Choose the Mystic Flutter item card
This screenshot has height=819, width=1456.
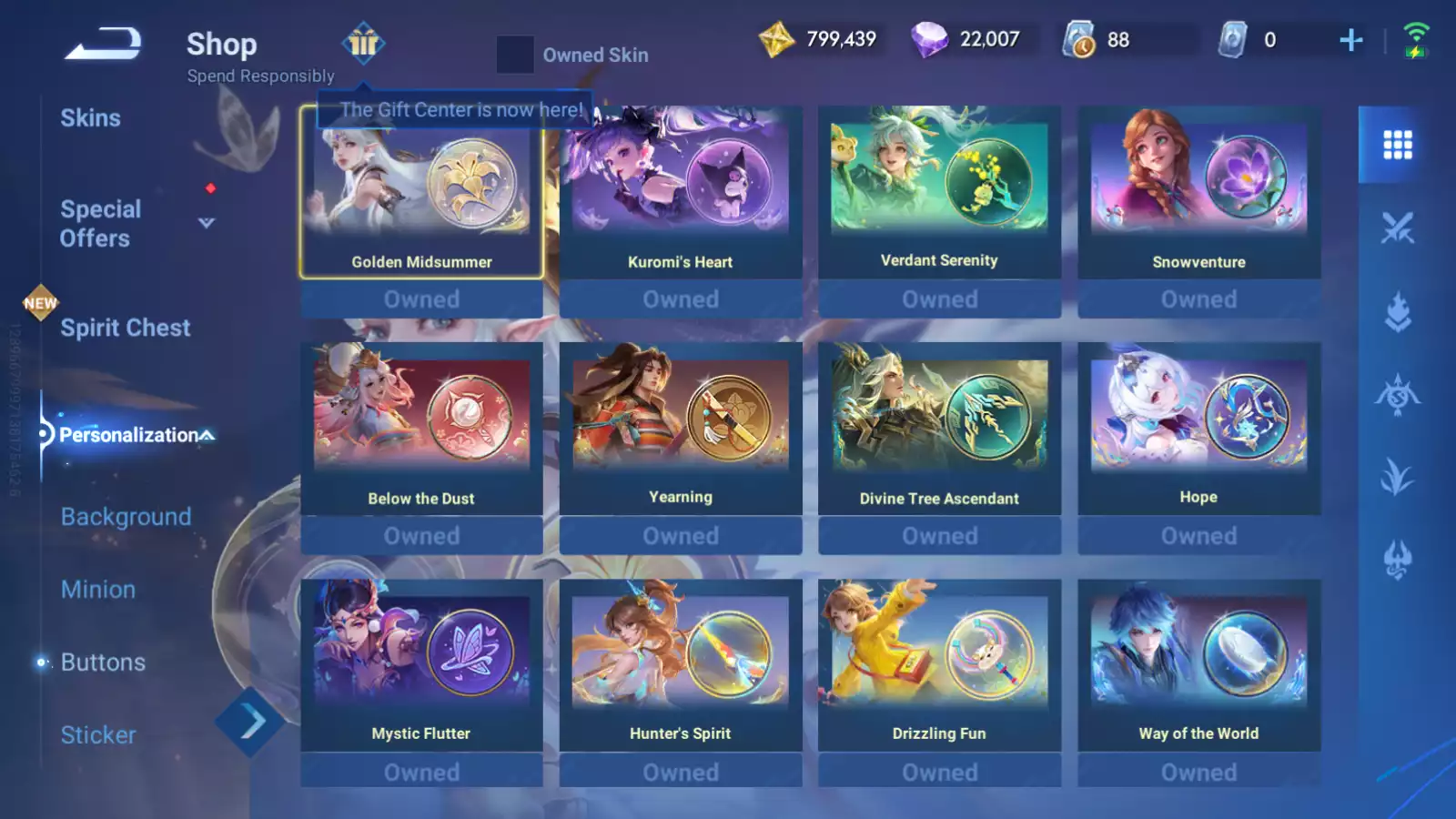421,666
